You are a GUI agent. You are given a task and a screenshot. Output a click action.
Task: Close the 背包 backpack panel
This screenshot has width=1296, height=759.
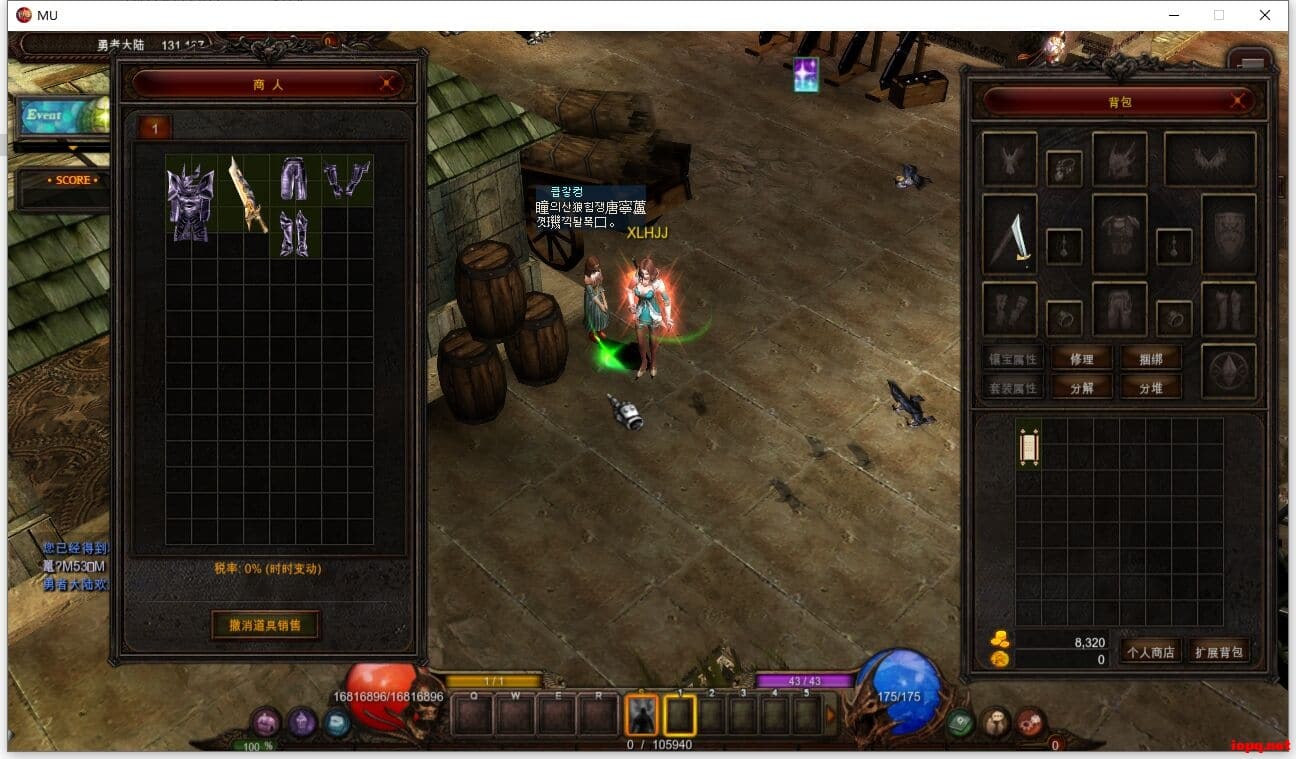[x=1239, y=101]
